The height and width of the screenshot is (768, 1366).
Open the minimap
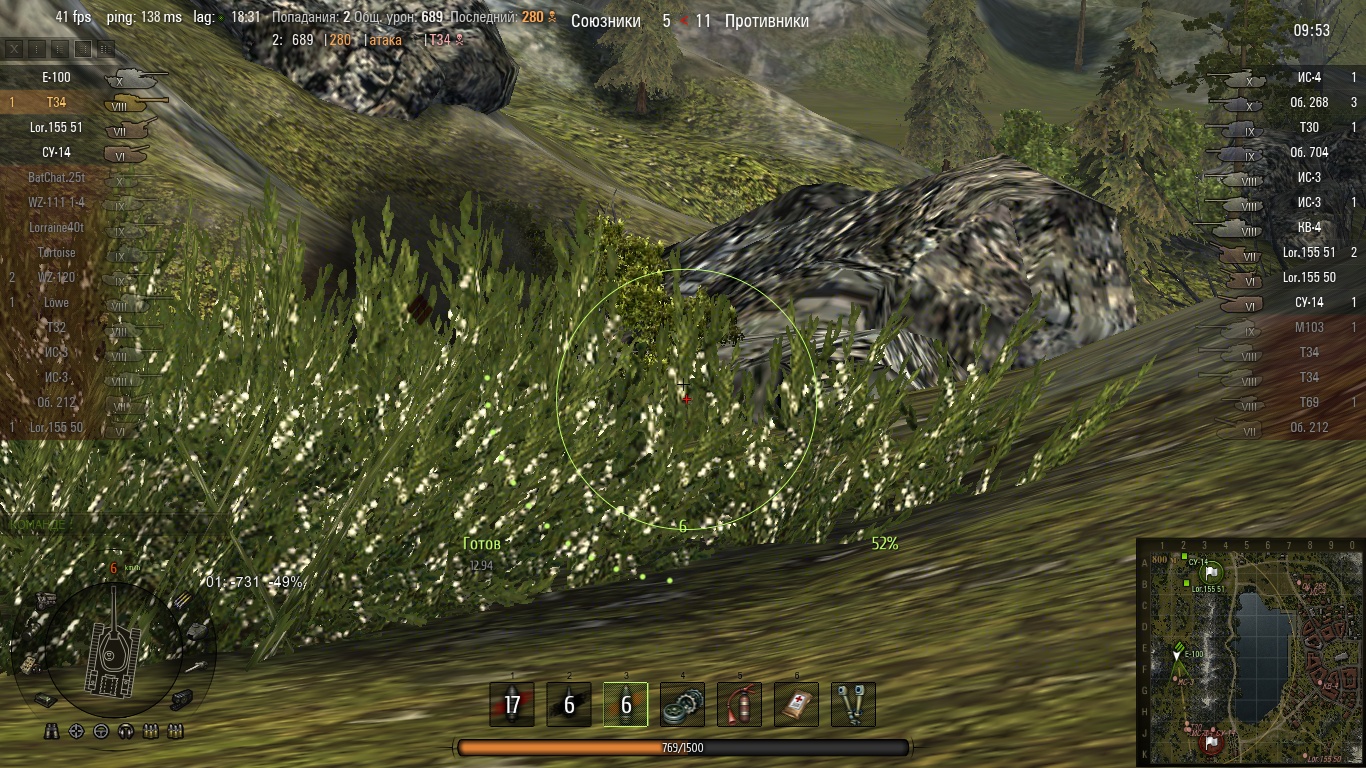tap(1249, 652)
